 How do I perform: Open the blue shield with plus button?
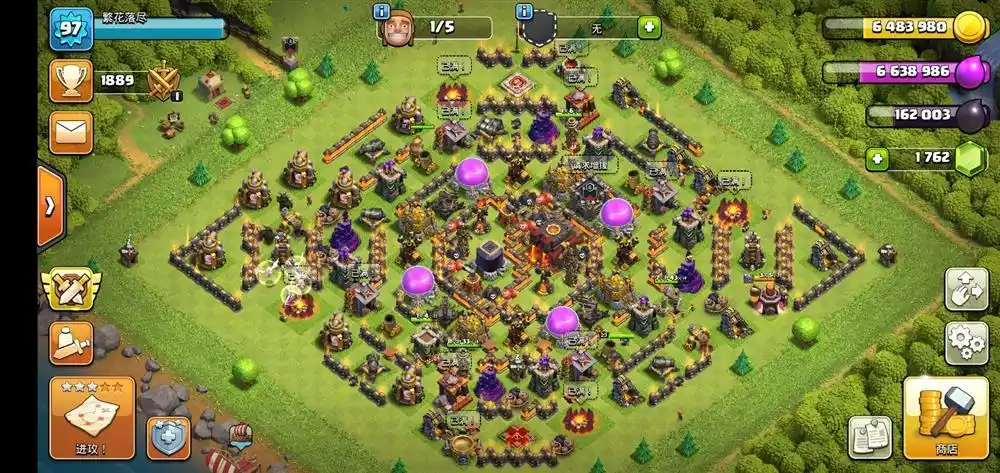(168, 437)
